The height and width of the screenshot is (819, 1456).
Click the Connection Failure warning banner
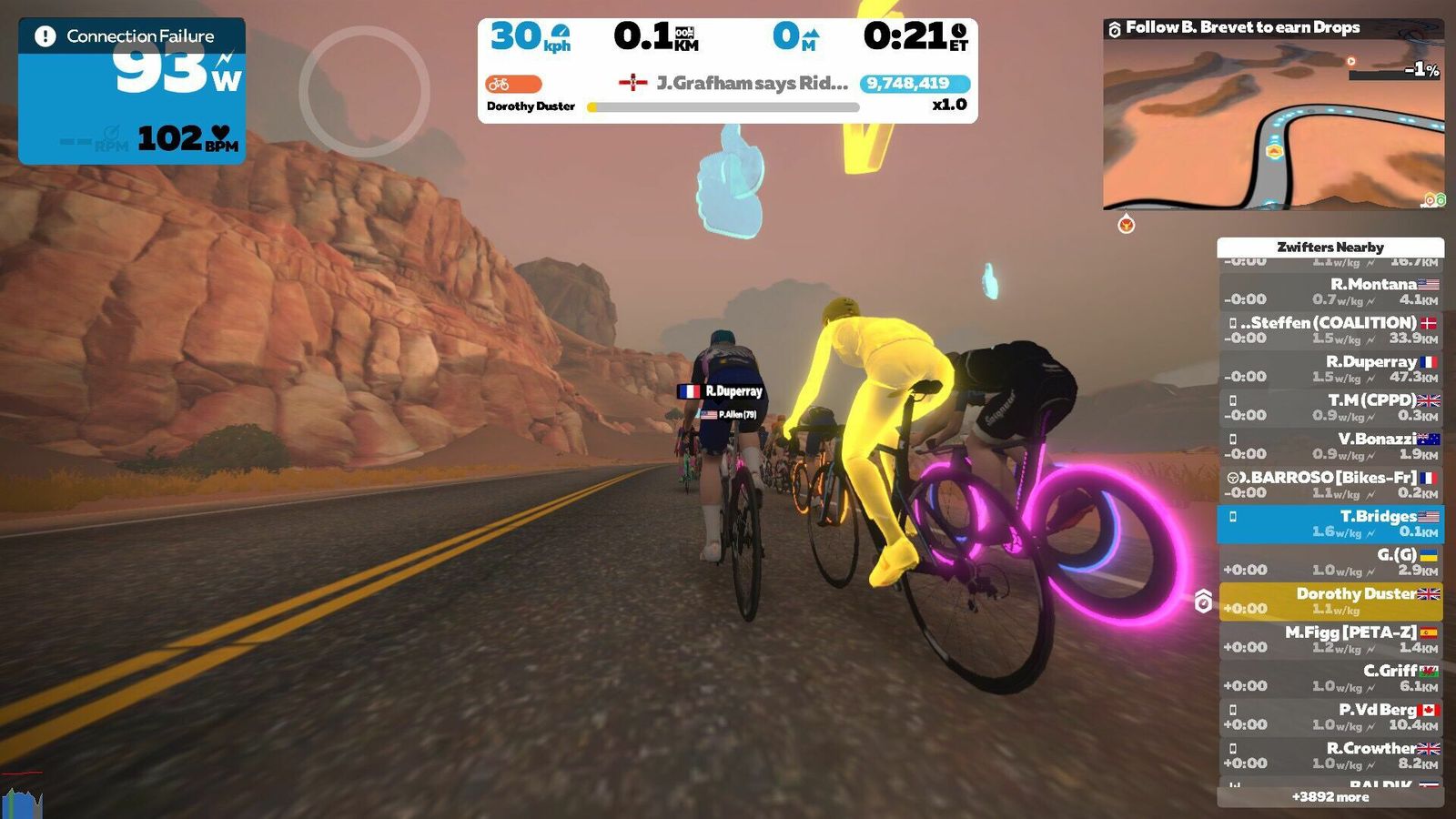(x=132, y=36)
